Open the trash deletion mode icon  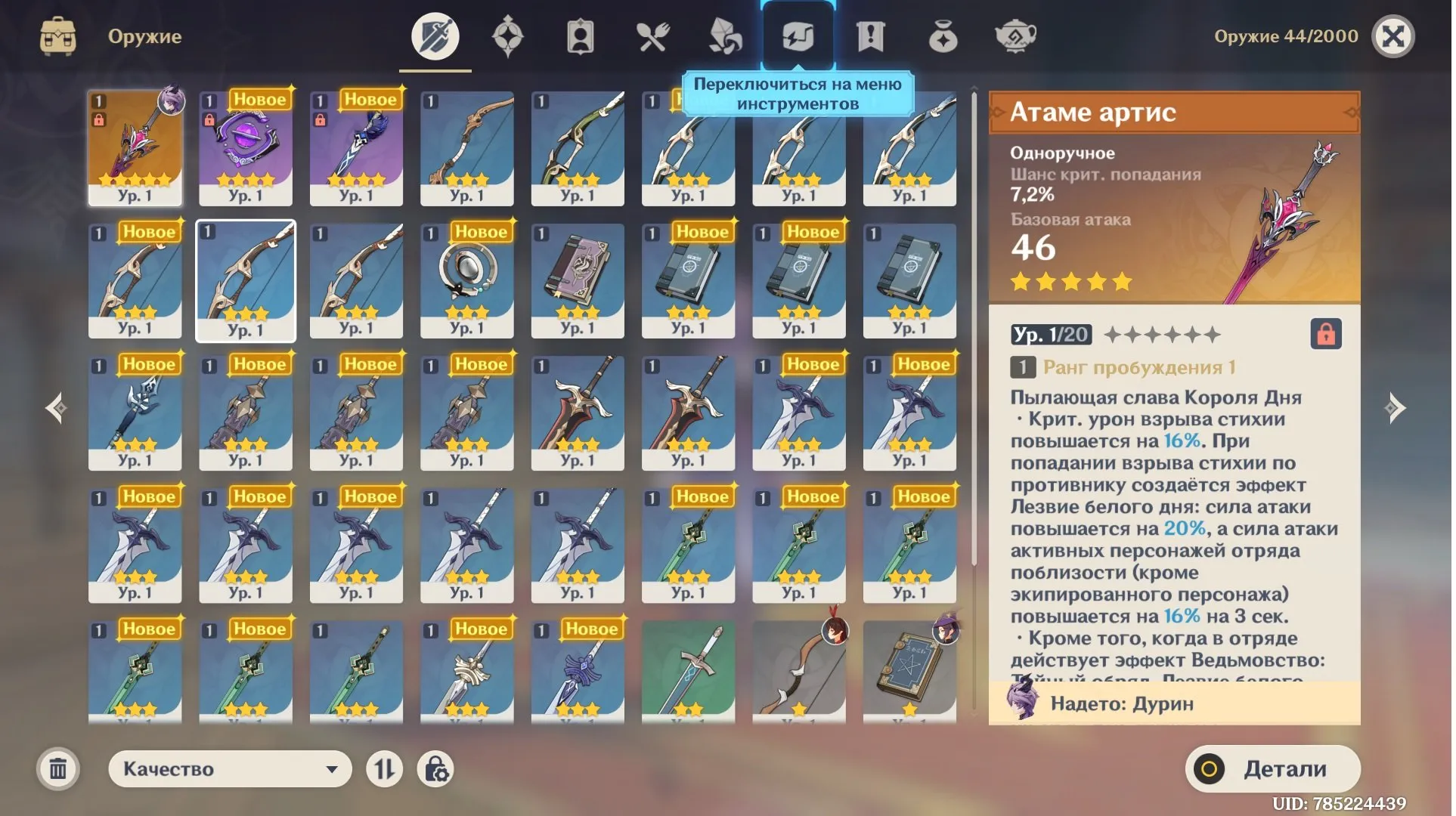[x=58, y=768]
